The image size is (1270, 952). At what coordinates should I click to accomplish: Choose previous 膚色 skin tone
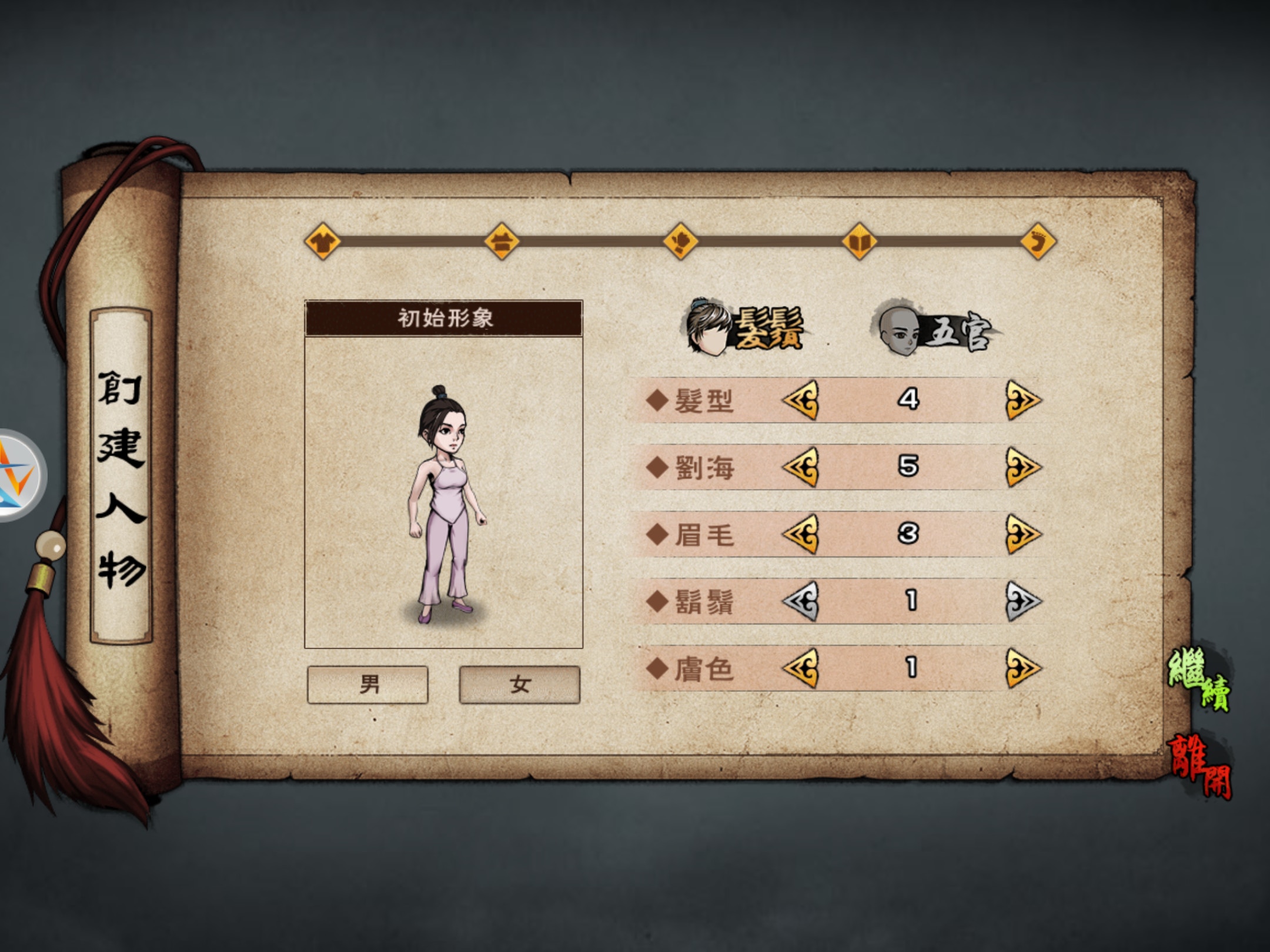tap(800, 668)
